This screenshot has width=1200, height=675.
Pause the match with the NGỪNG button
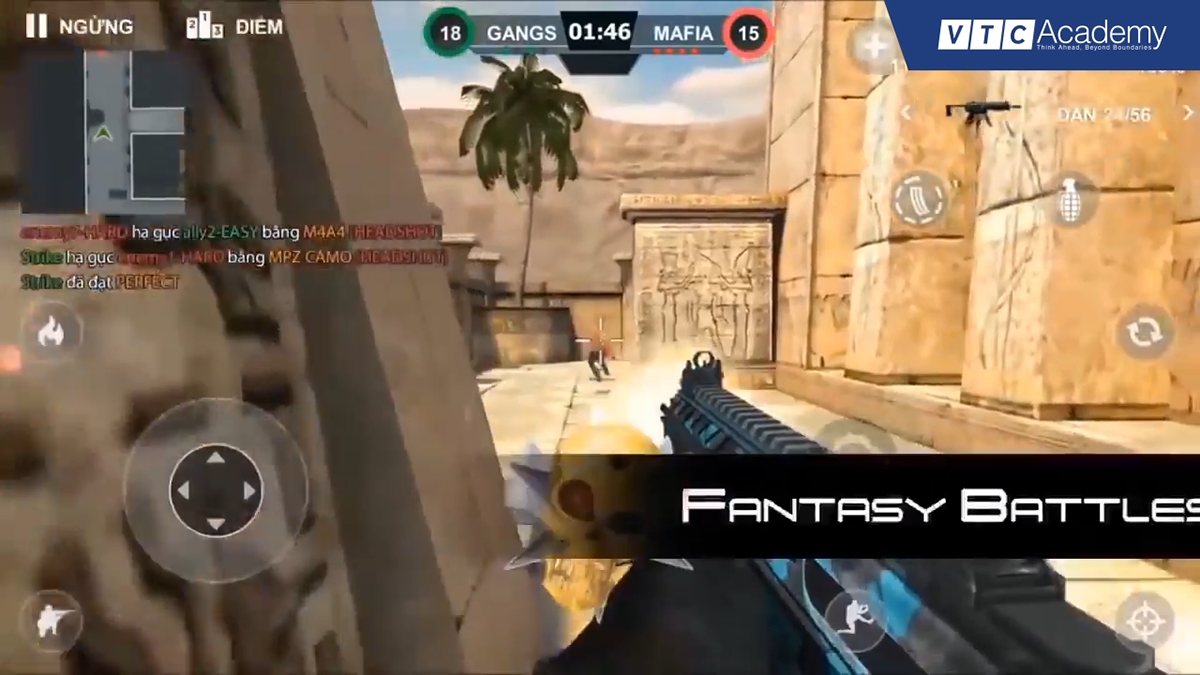tap(80, 27)
